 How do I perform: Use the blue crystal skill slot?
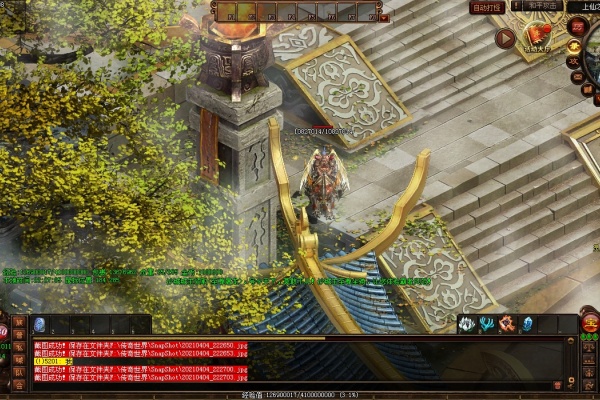[527, 323]
